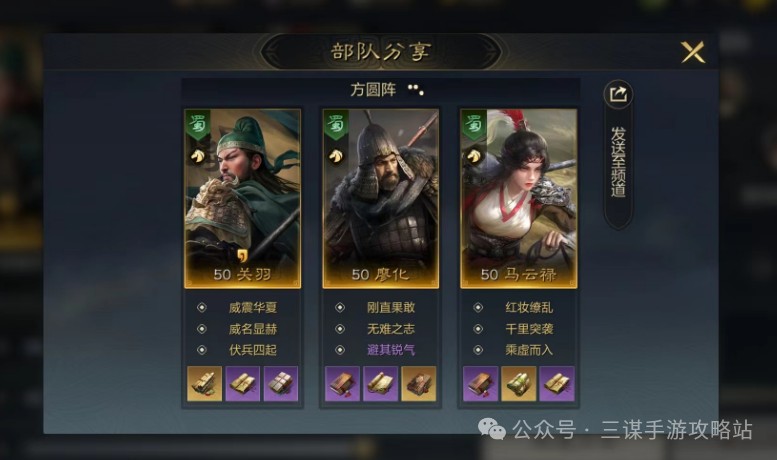Image resolution: width=777 pixels, height=460 pixels.
Task: View the 威震华夏 skill
Action: tap(250, 308)
